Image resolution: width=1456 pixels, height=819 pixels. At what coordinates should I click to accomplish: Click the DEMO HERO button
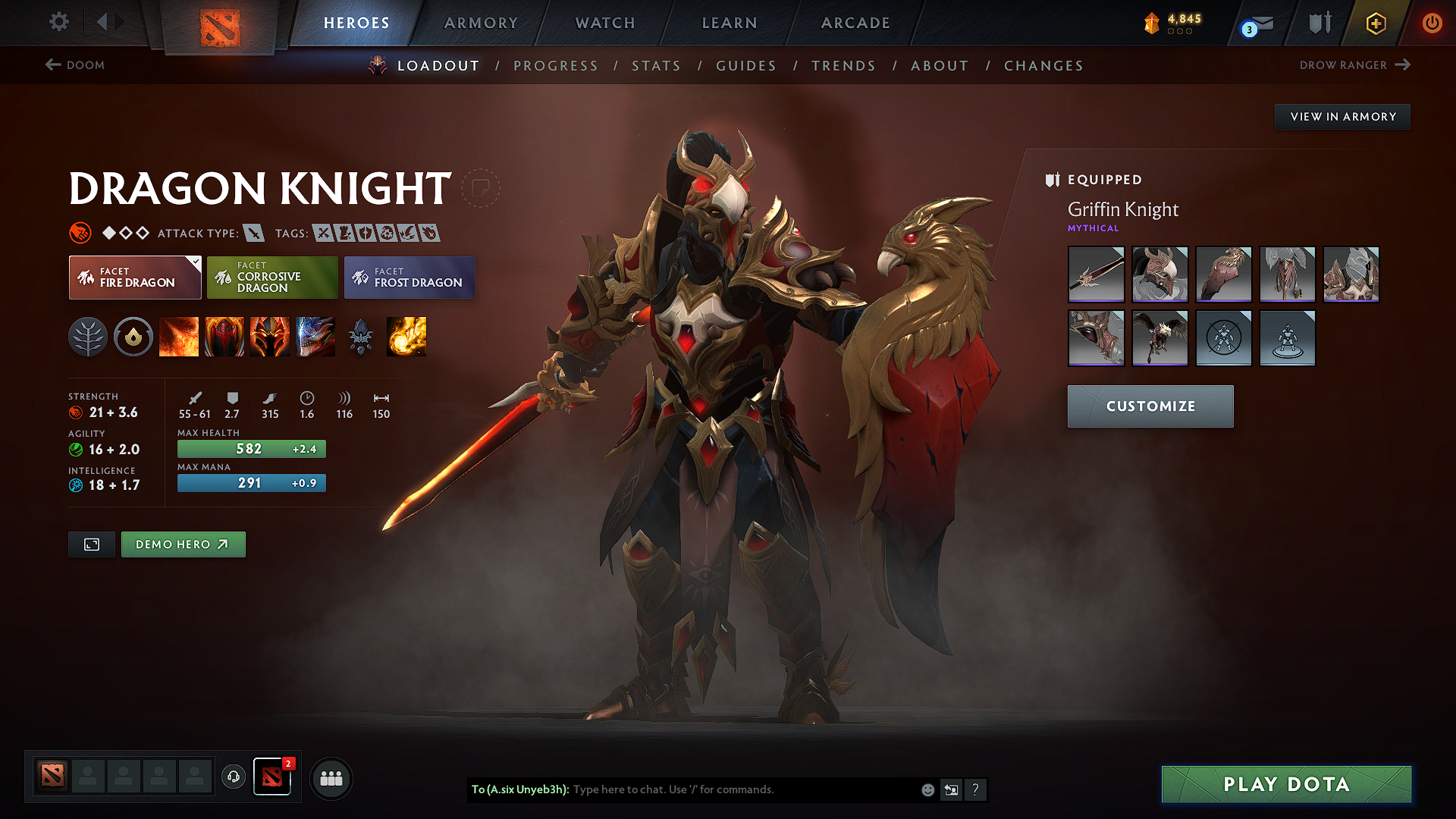pos(183,544)
